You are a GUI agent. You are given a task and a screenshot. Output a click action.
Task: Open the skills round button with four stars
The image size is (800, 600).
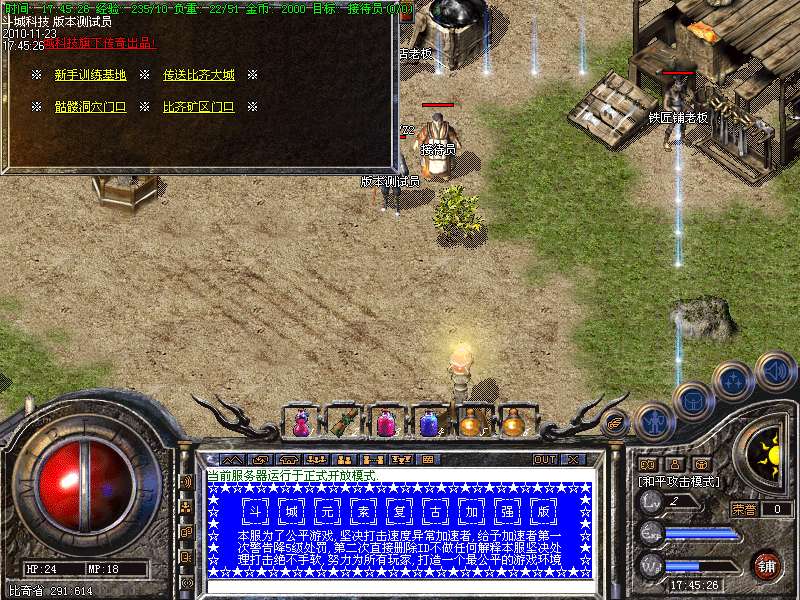click(x=734, y=381)
